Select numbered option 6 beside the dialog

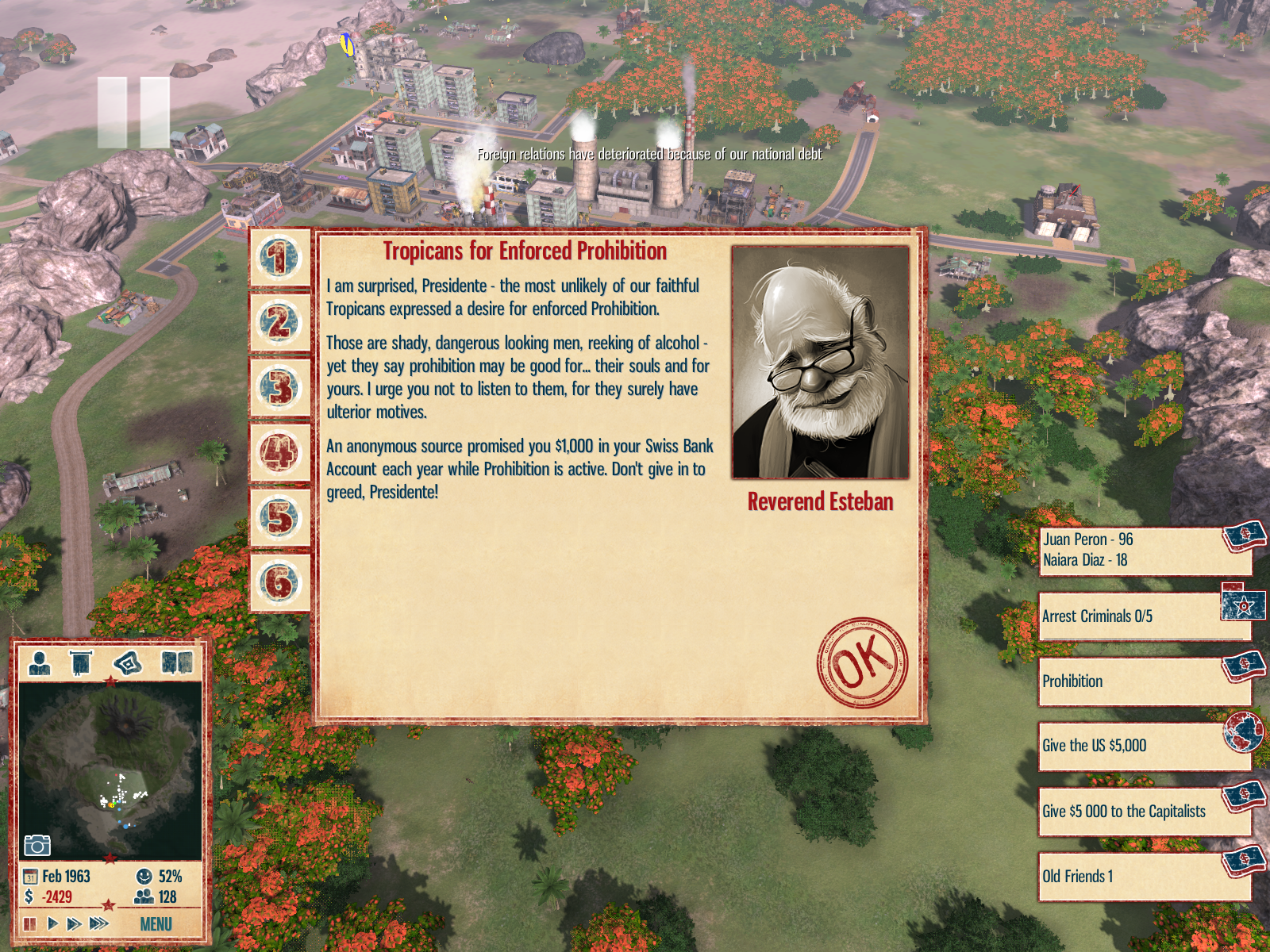279,583
